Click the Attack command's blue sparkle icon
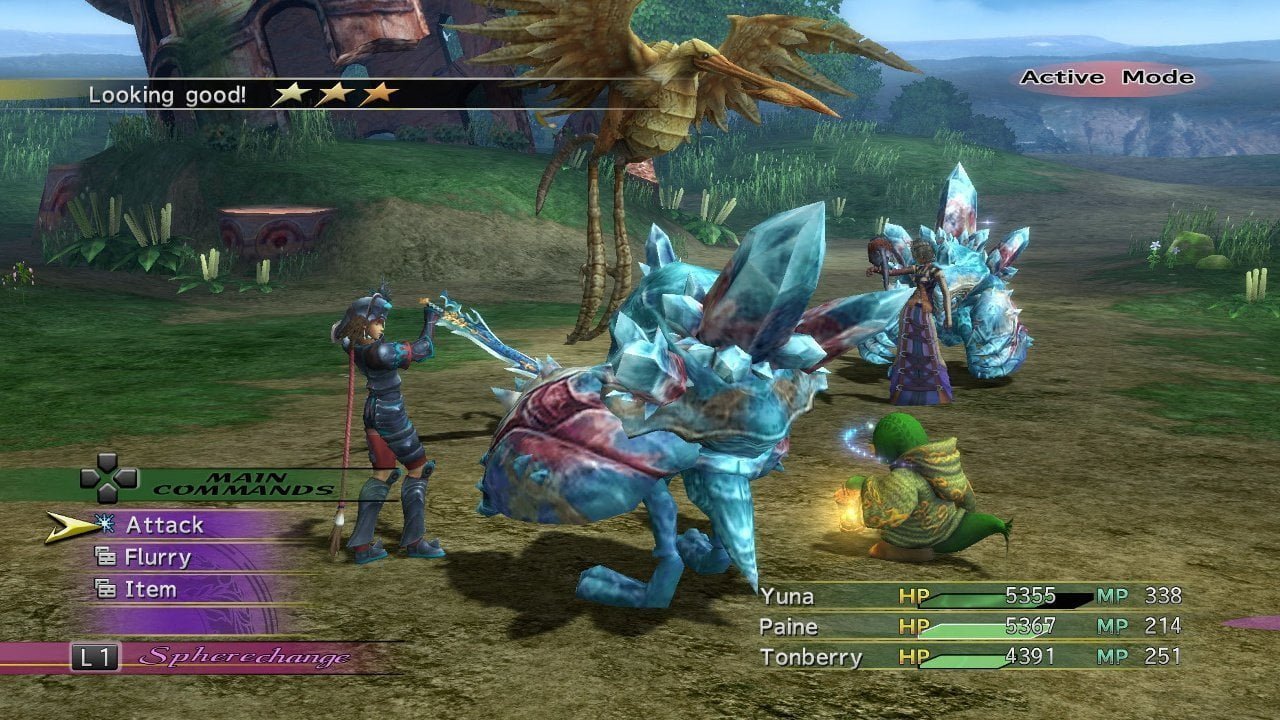Viewport: 1280px width, 720px height. click(x=105, y=525)
